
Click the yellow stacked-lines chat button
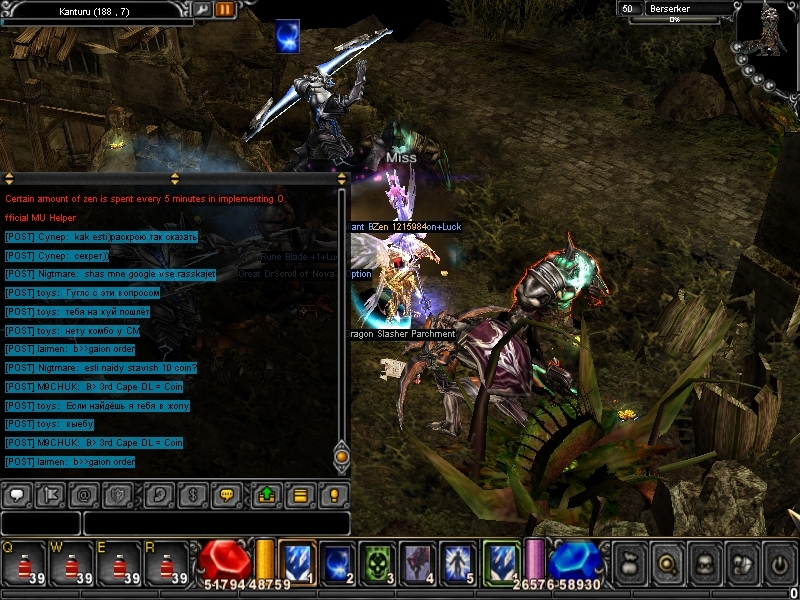click(300, 494)
